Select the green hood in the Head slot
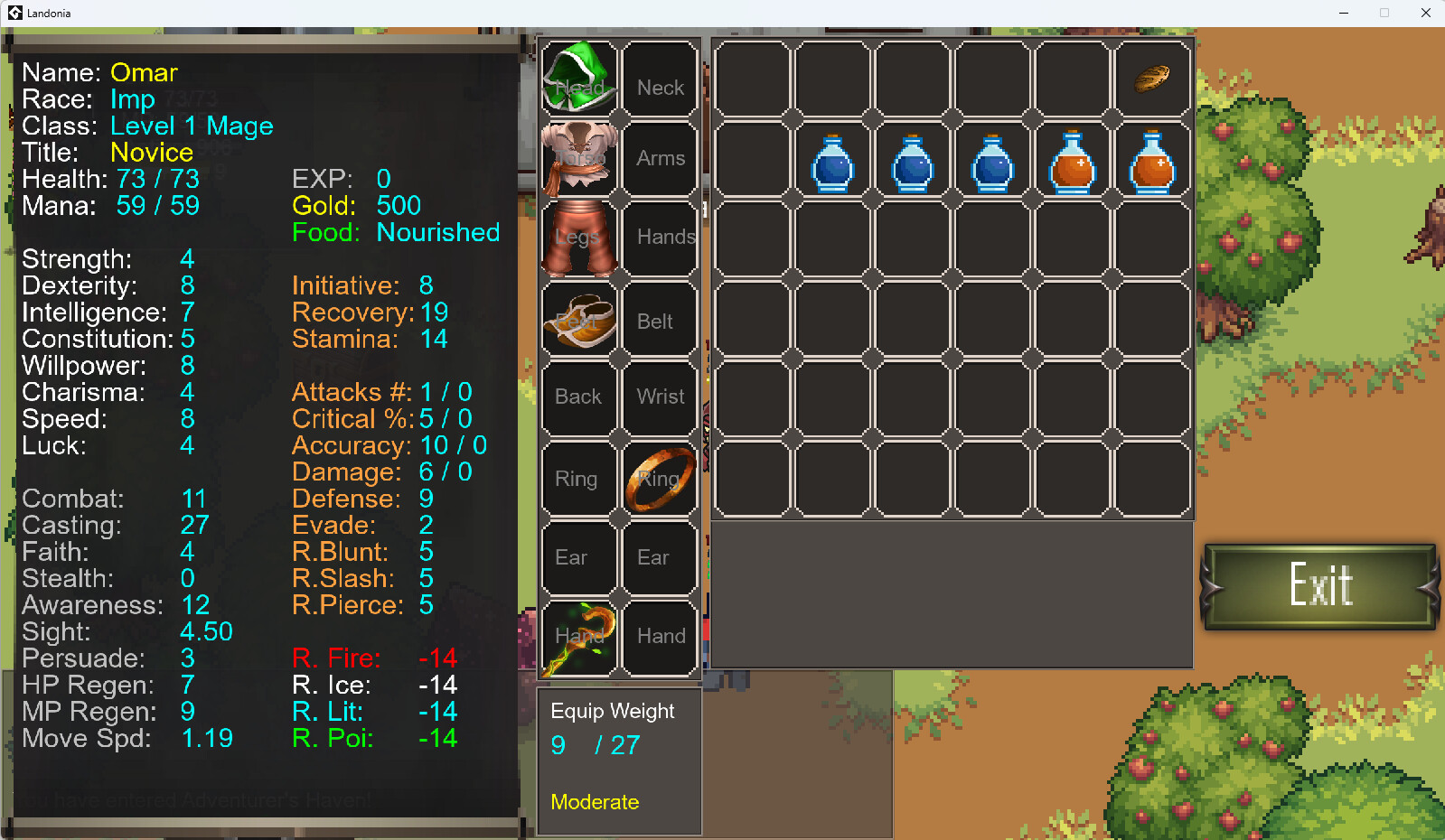This screenshot has height=840, width=1445. tap(579, 79)
